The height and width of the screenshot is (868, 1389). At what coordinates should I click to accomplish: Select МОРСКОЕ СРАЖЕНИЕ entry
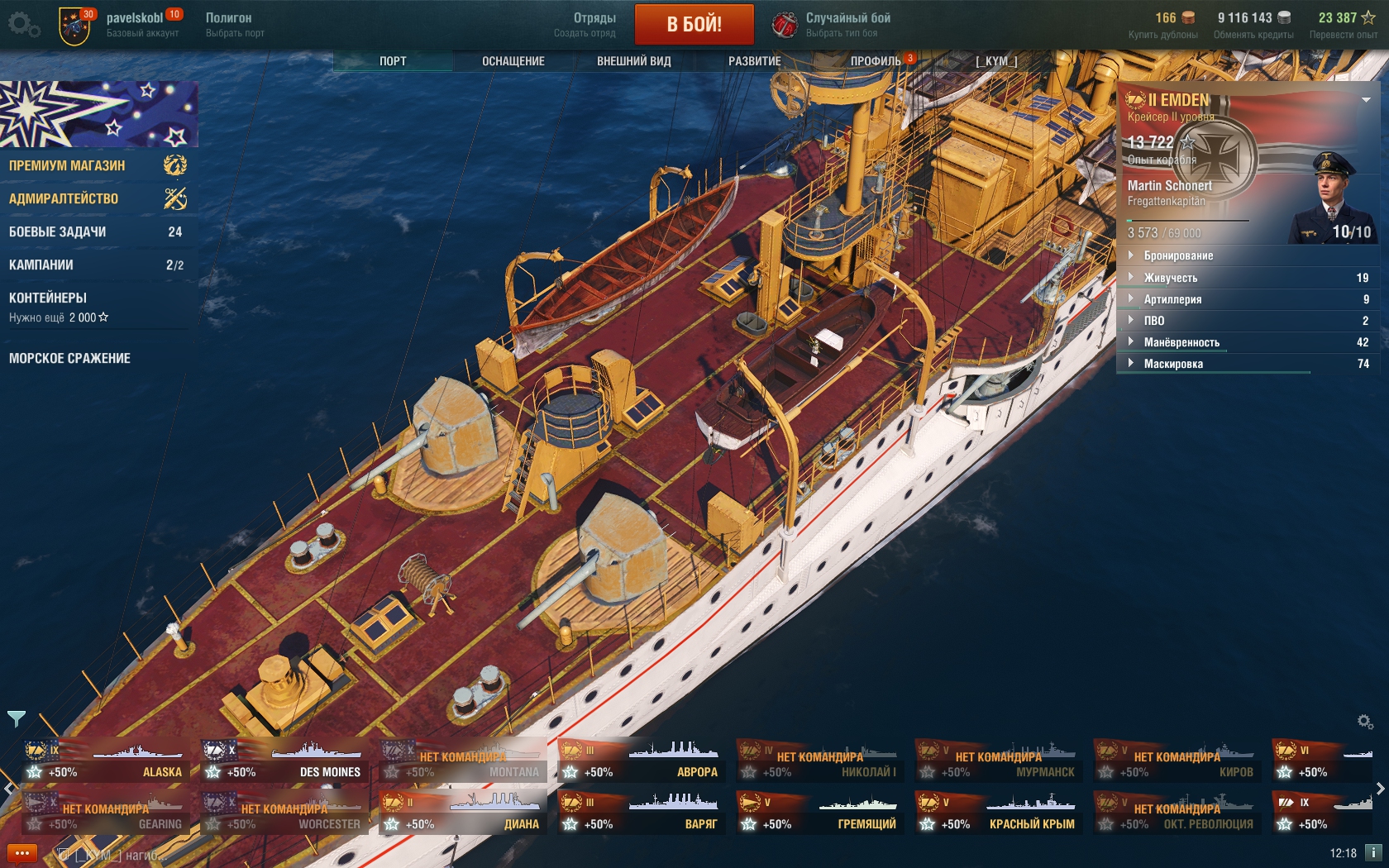click(x=69, y=358)
